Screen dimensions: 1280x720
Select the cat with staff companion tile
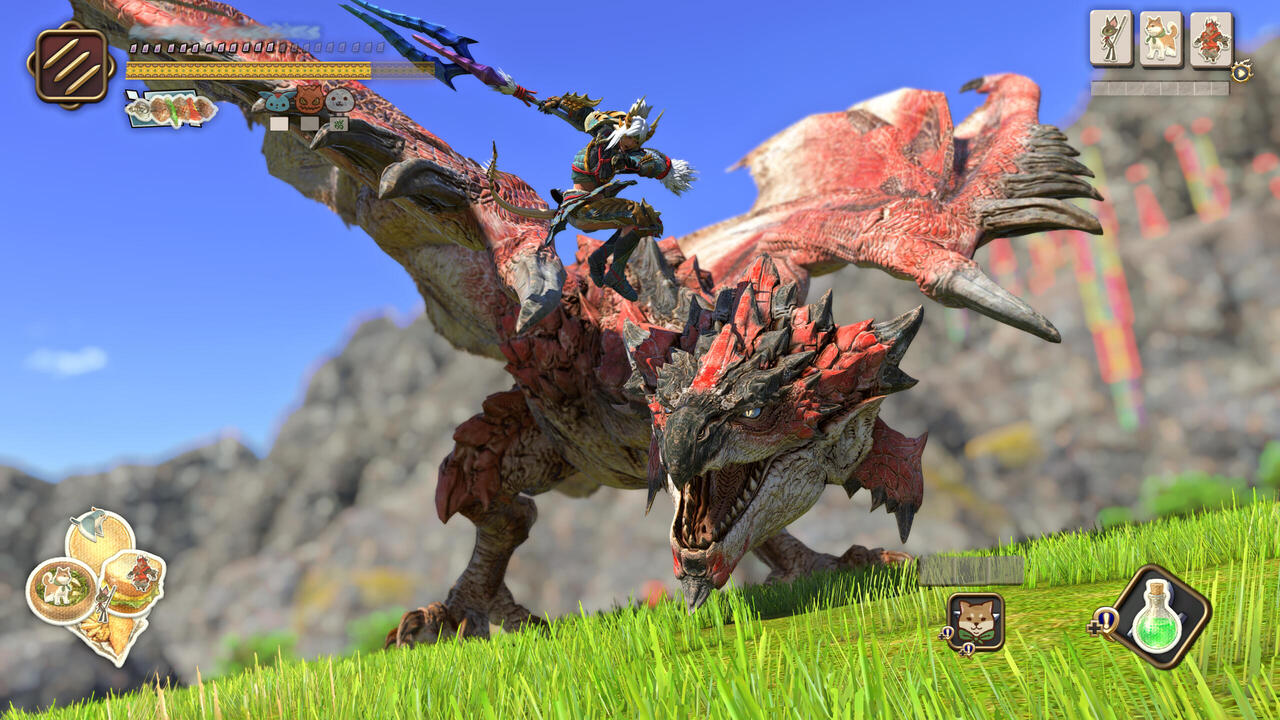1110,39
